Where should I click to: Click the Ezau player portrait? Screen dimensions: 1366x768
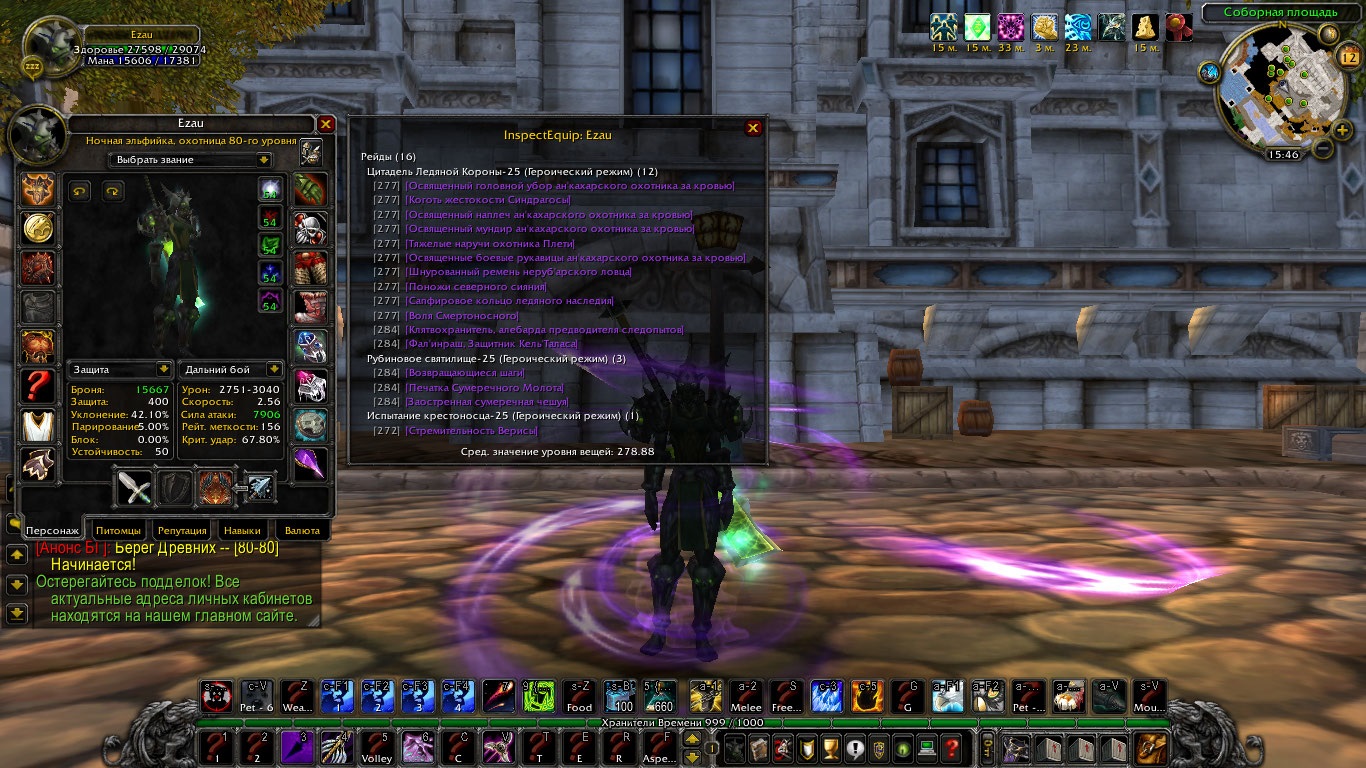[47, 47]
